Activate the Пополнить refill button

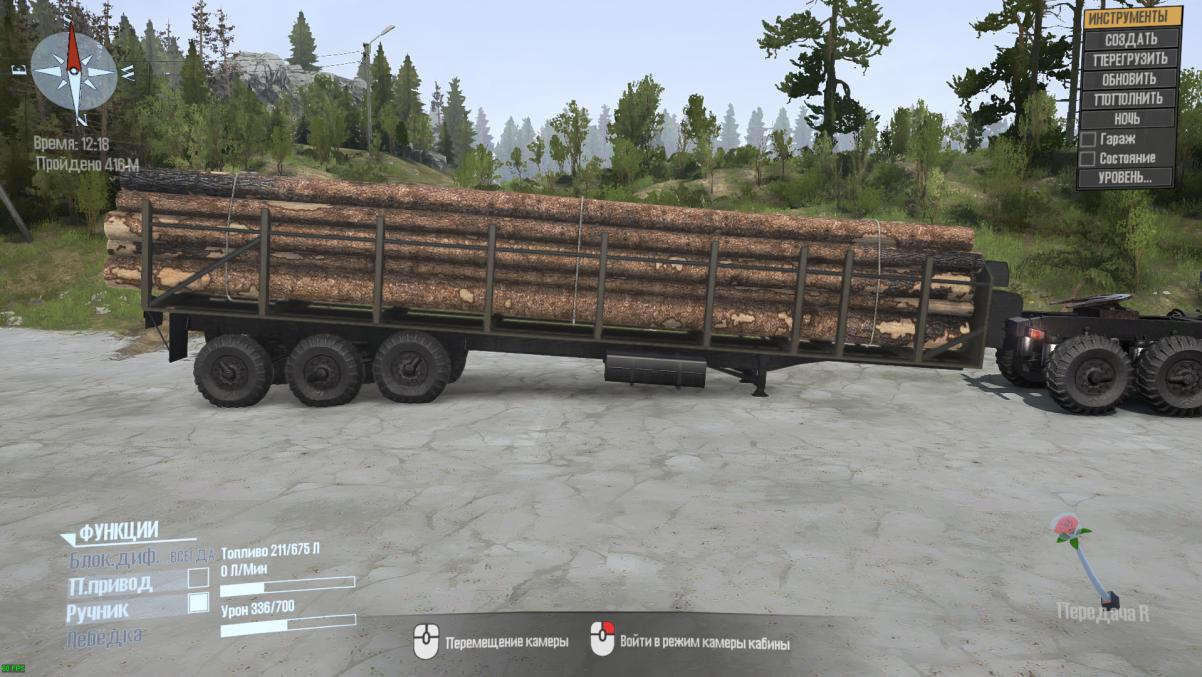1130,99
